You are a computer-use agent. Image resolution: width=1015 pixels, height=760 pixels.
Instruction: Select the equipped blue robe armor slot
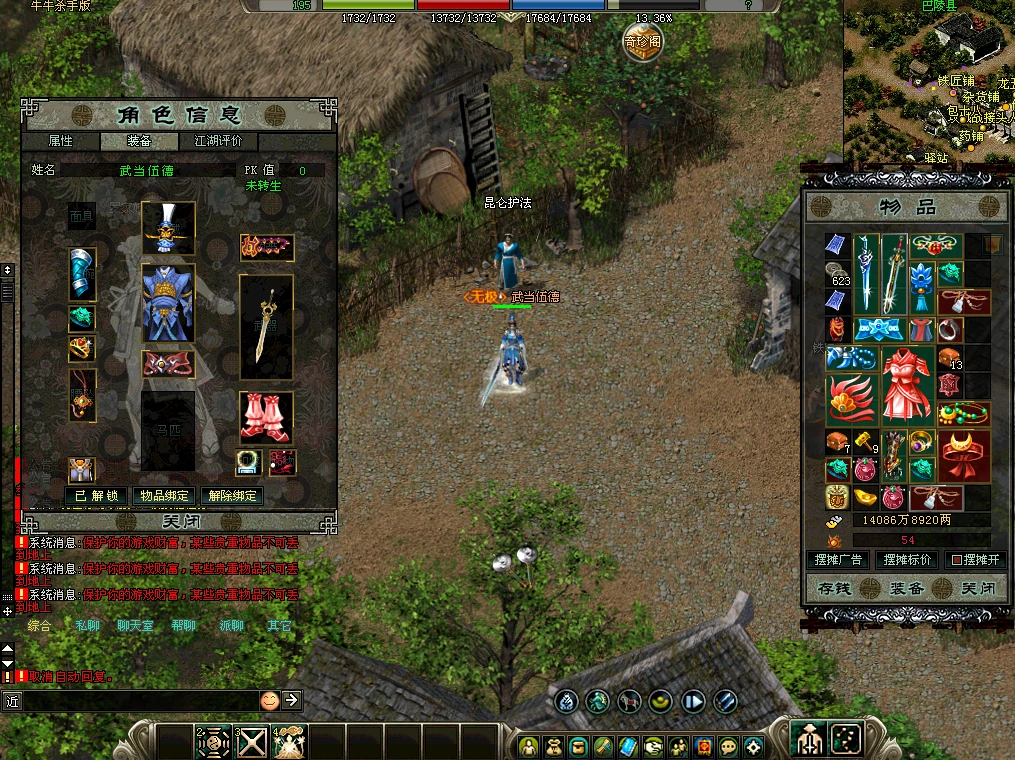point(167,303)
